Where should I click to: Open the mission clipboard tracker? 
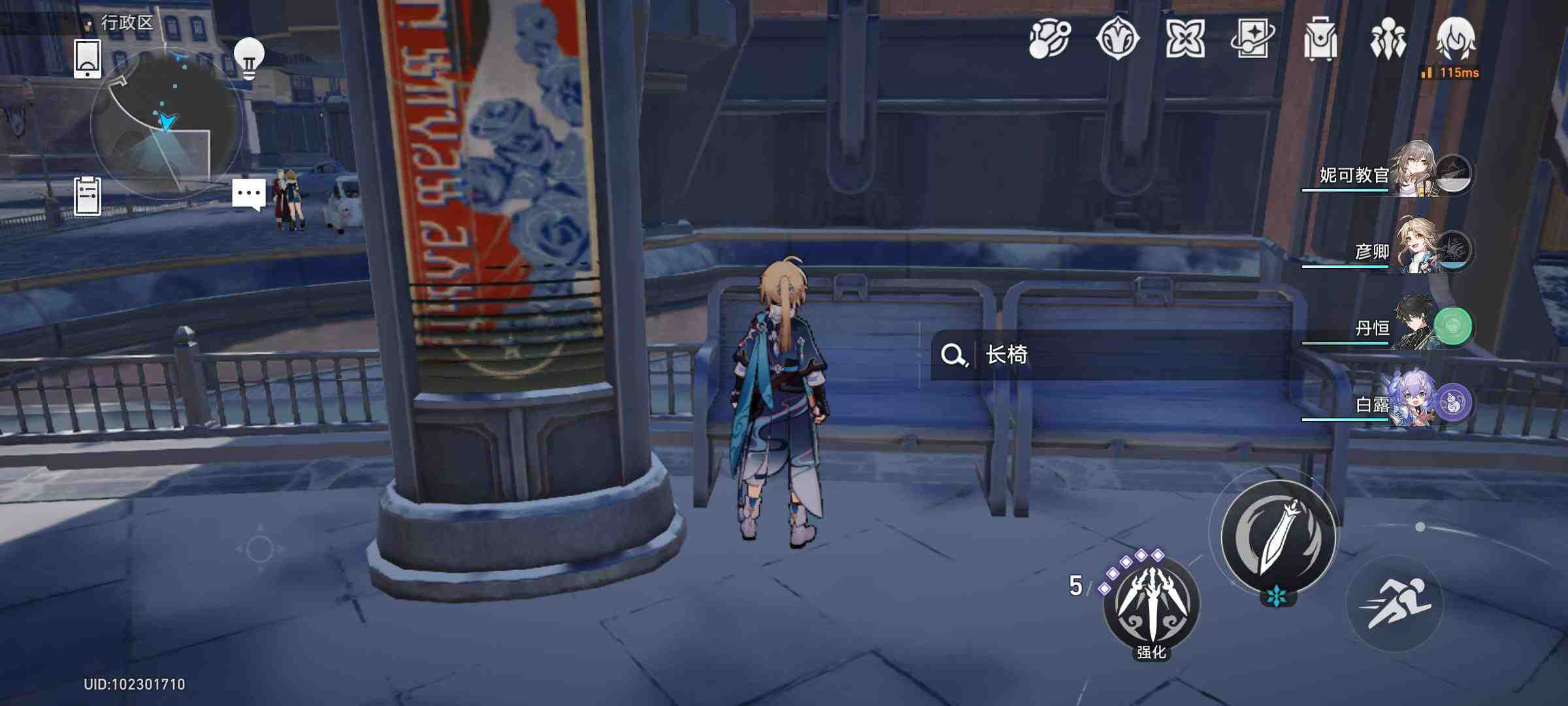(x=88, y=195)
